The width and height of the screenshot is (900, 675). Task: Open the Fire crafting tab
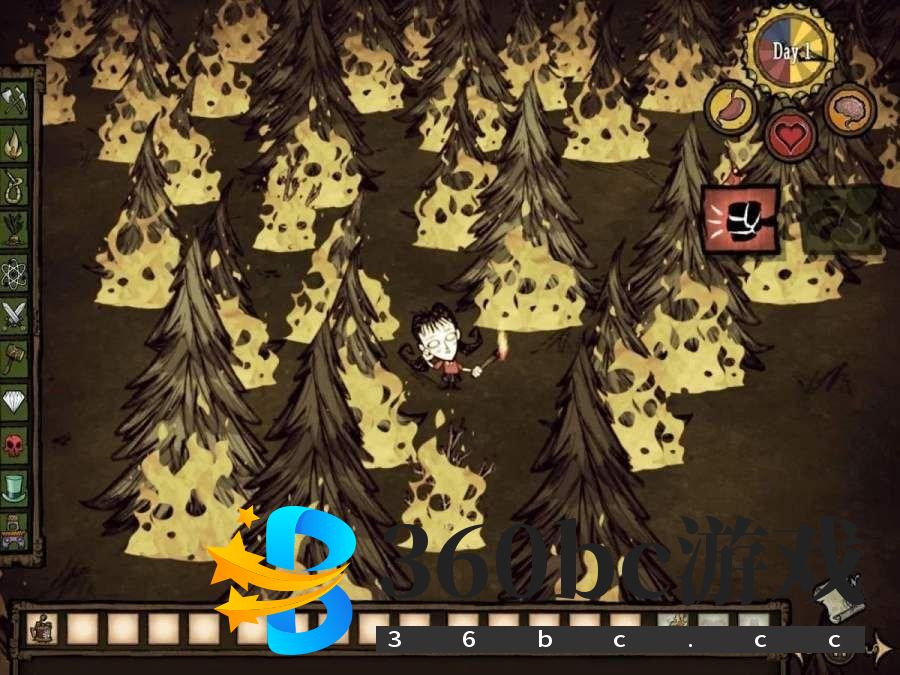point(14,141)
